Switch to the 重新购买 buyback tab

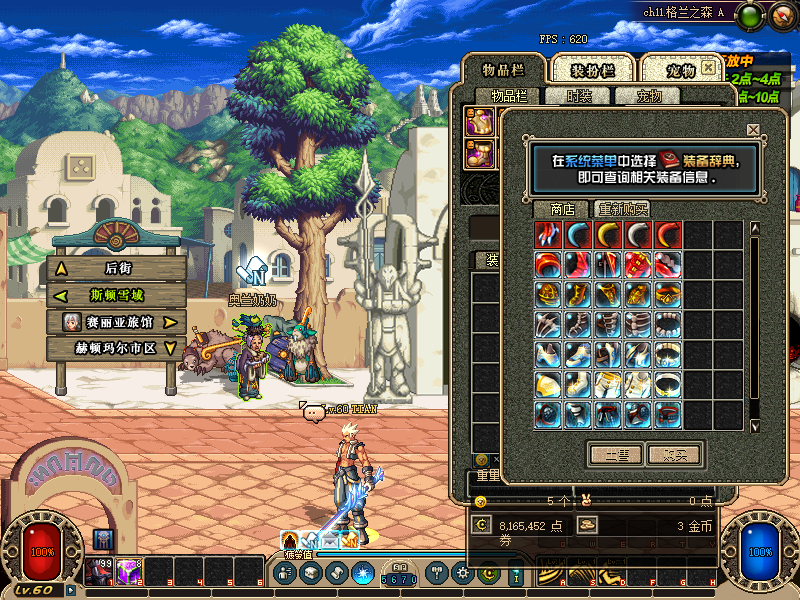(x=623, y=209)
